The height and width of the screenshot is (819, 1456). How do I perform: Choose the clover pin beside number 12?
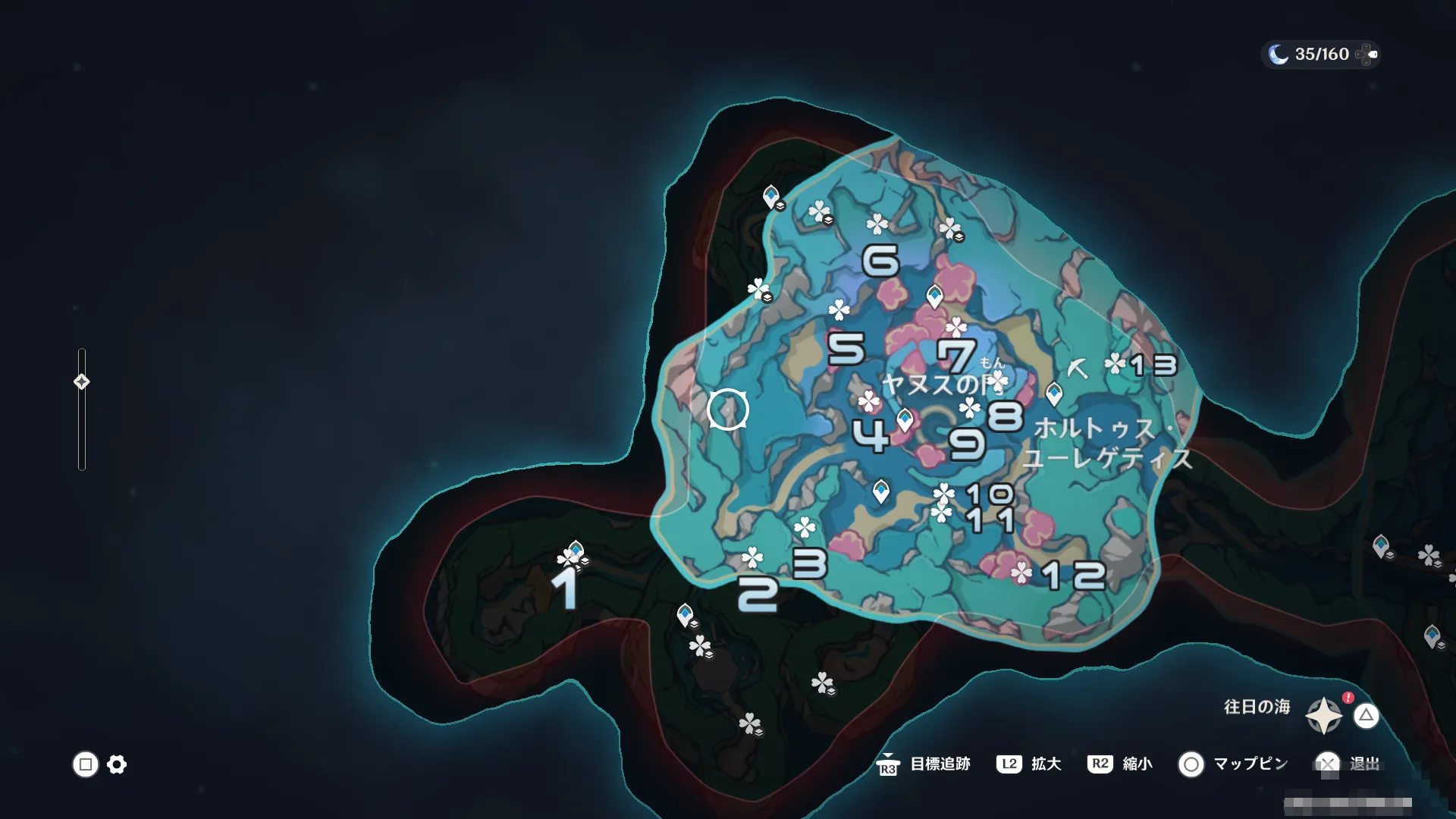(x=1021, y=573)
